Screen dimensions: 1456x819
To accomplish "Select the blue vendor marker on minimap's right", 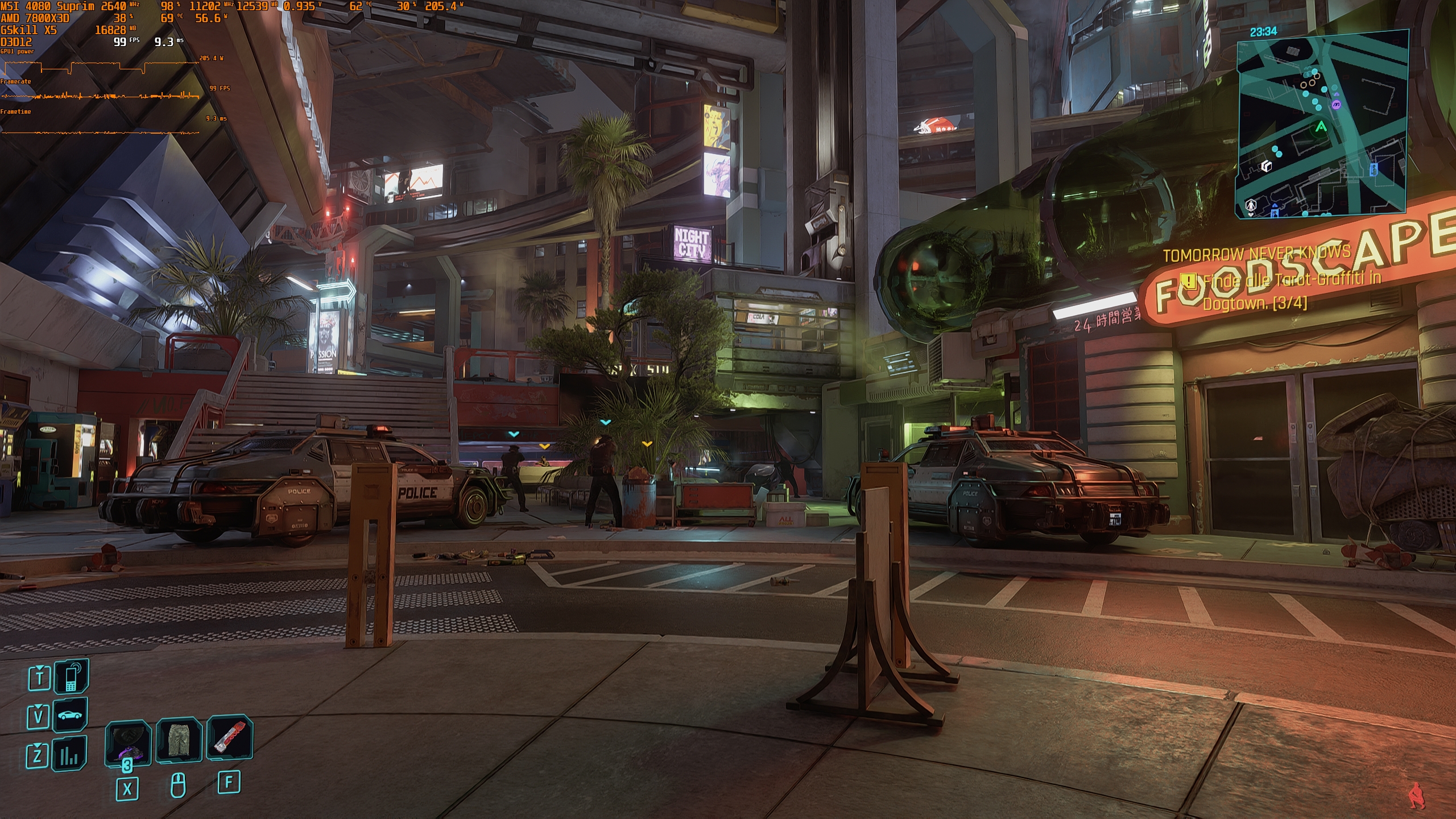I will coord(1374,169).
